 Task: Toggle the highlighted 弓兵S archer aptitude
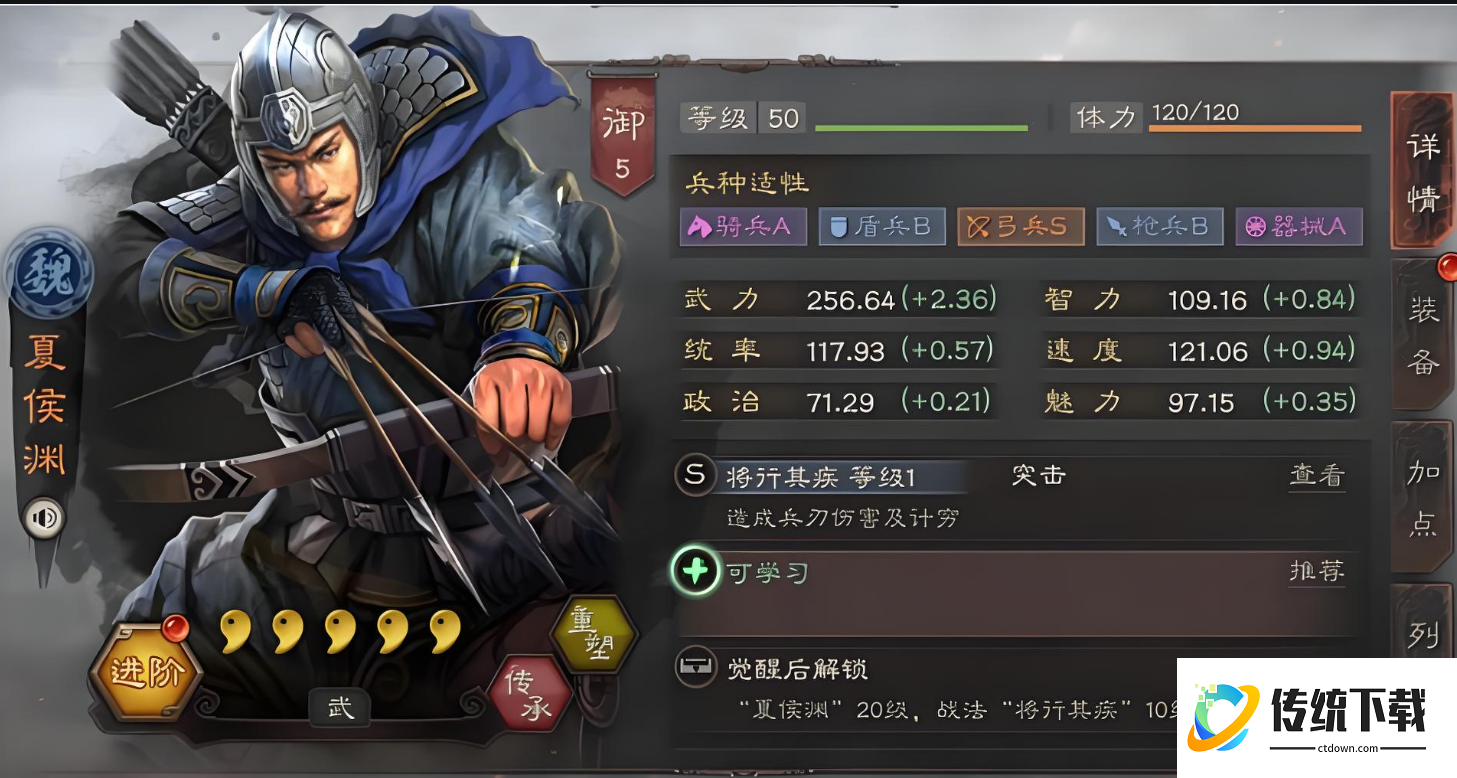(x=1021, y=226)
